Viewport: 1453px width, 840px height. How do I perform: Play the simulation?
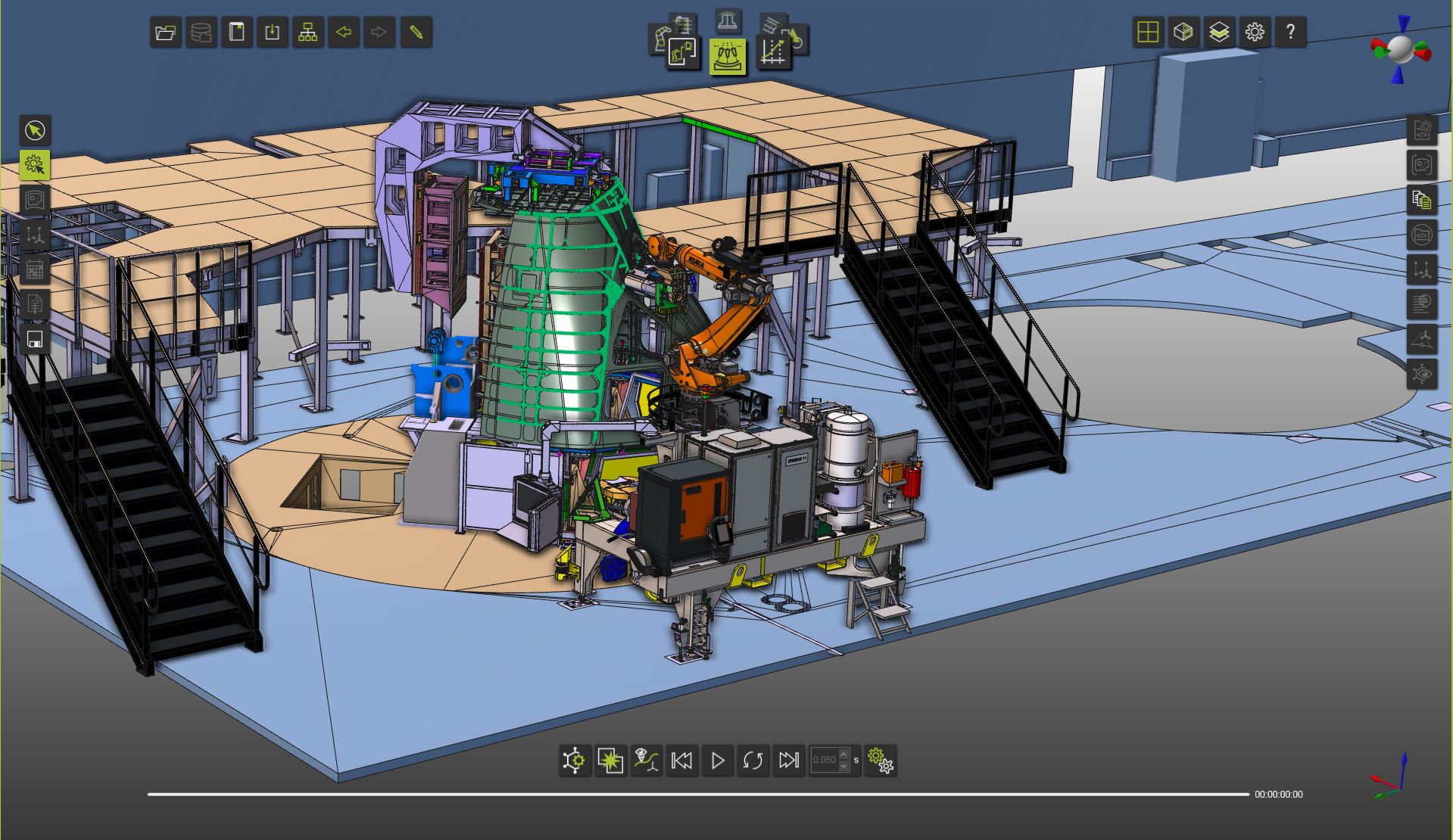pos(718,760)
